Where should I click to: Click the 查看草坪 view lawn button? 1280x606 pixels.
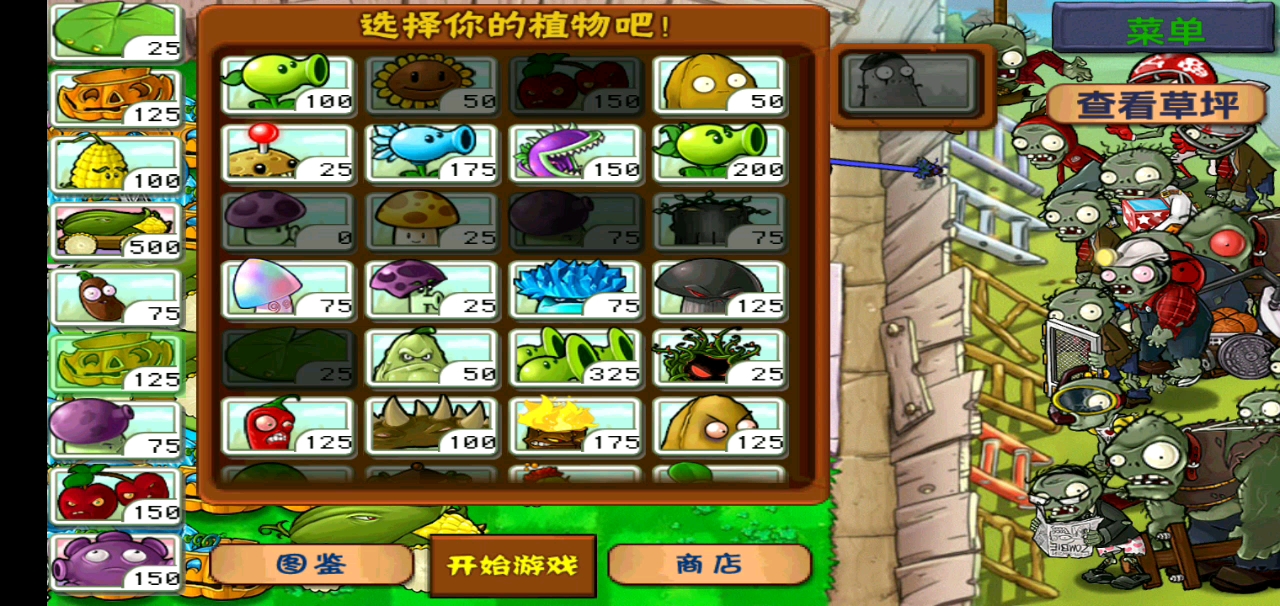click(x=1157, y=104)
